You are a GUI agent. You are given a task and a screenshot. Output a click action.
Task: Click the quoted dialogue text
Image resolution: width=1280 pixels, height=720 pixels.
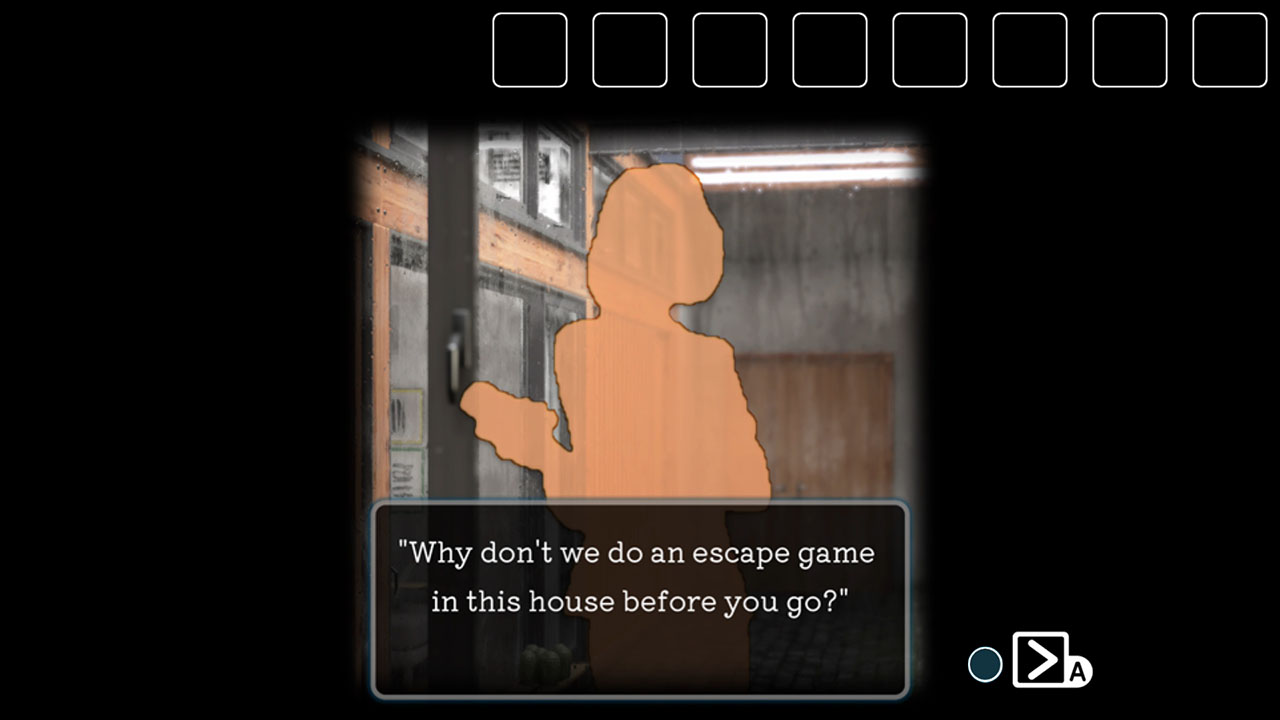(640, 575)
